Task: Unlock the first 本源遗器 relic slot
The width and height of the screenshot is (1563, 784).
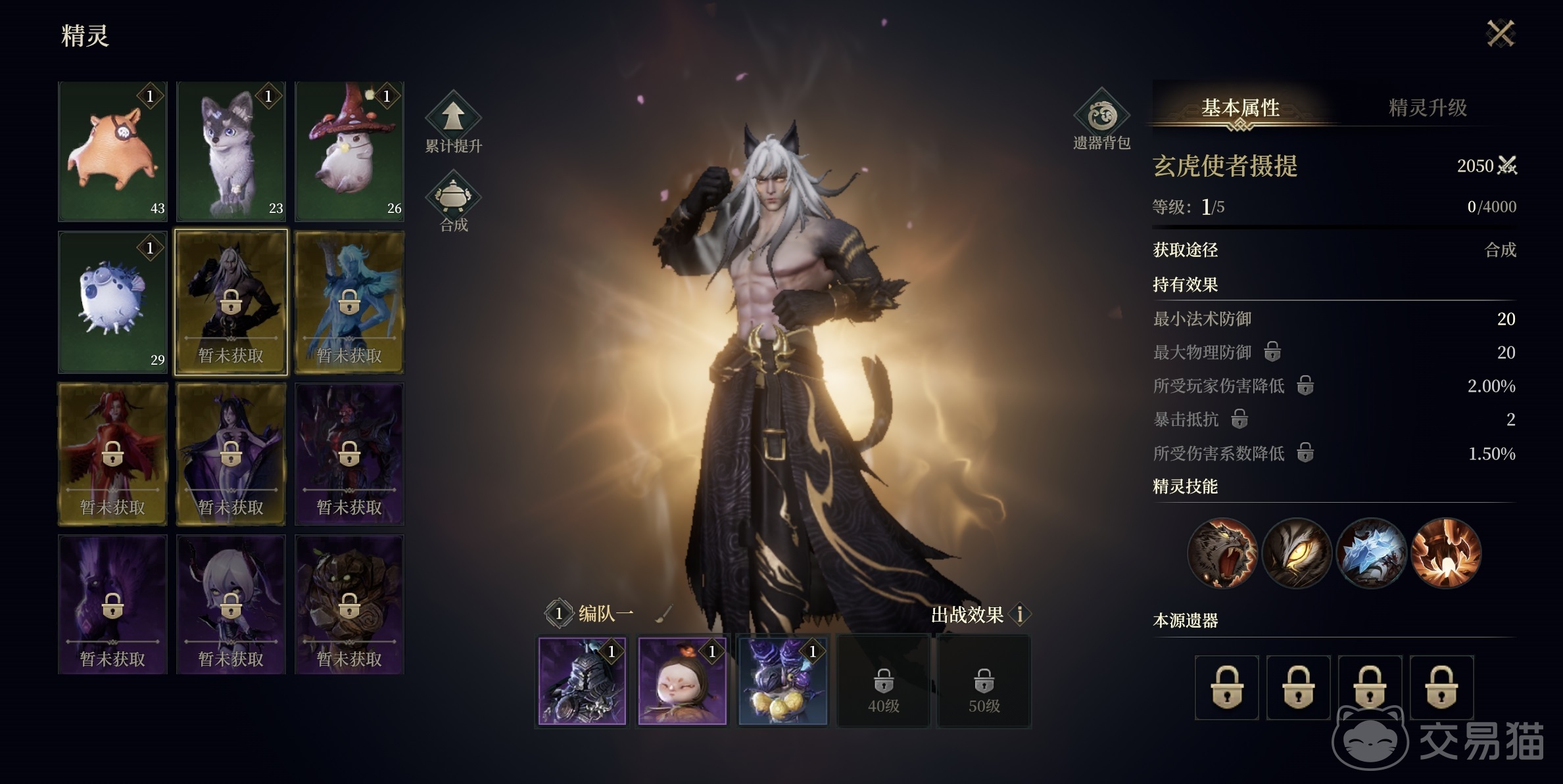Action: coord(1227,689)
